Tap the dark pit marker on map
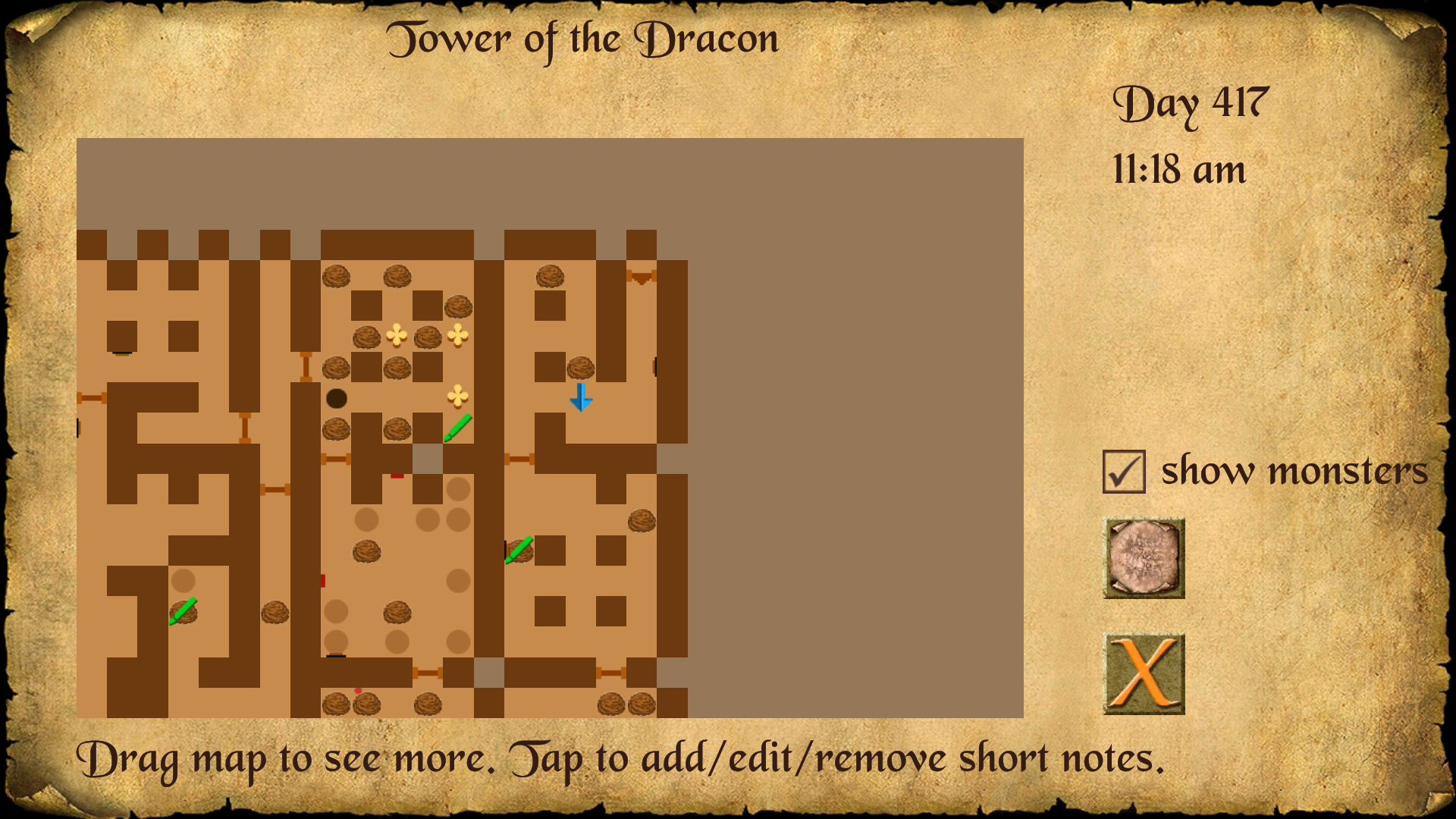The width and height of the screenshot is (1456, 819). coord(336,398)
